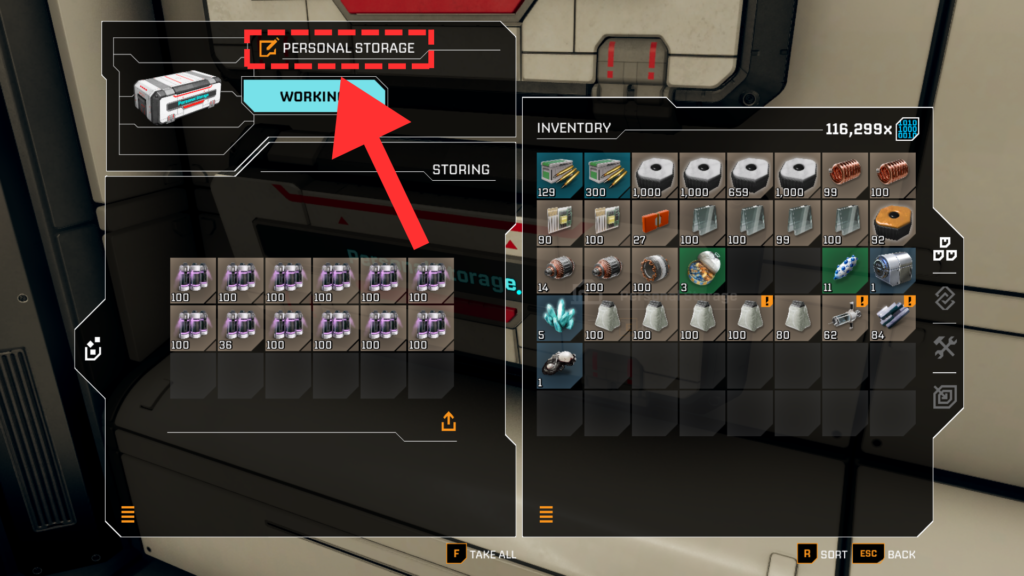The image size is (1024, 576).
Task: Open the inventory panel's orange list menu
Action: [546, 515]
